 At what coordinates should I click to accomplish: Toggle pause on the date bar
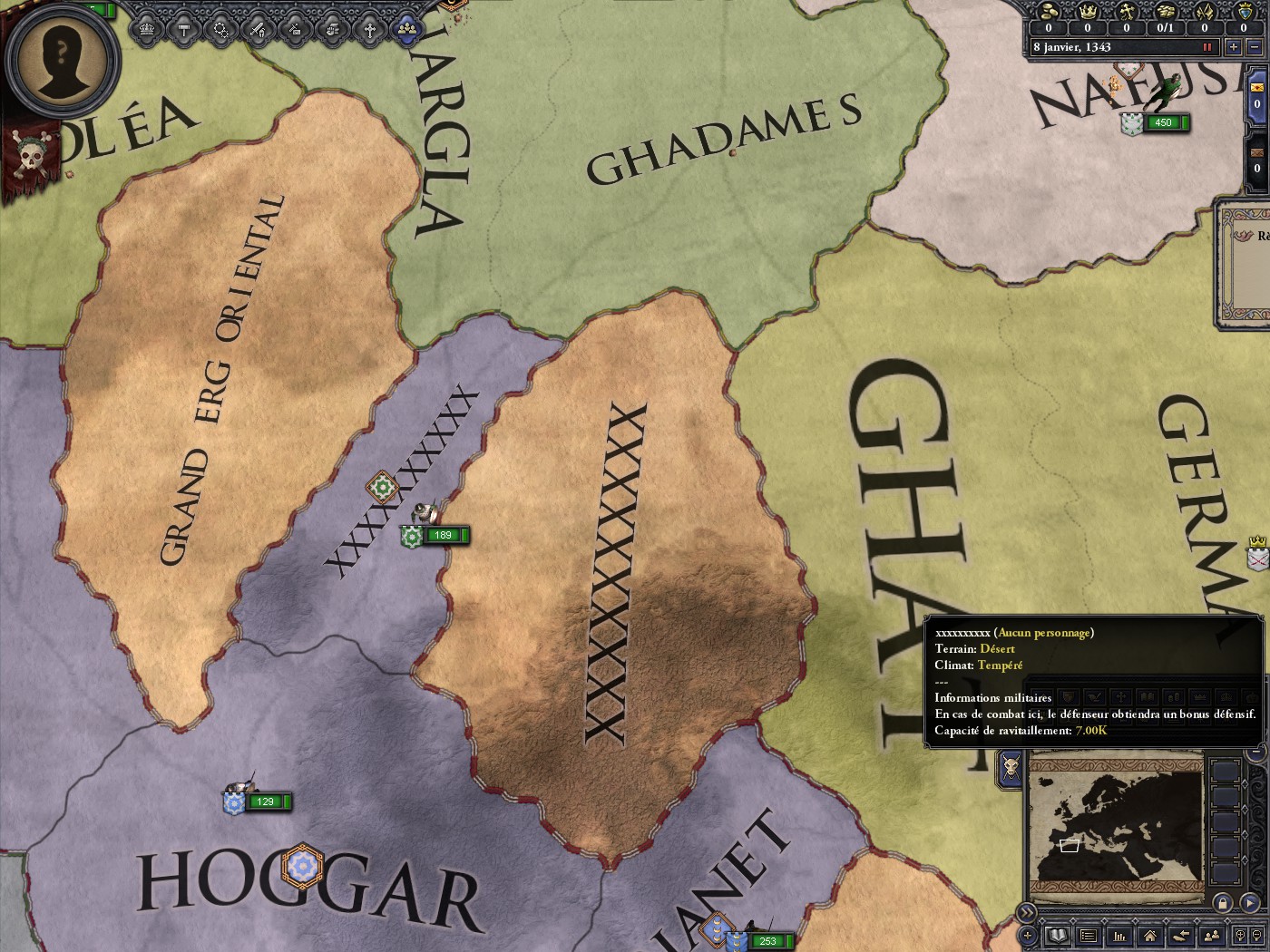(x=1208, y=47)
